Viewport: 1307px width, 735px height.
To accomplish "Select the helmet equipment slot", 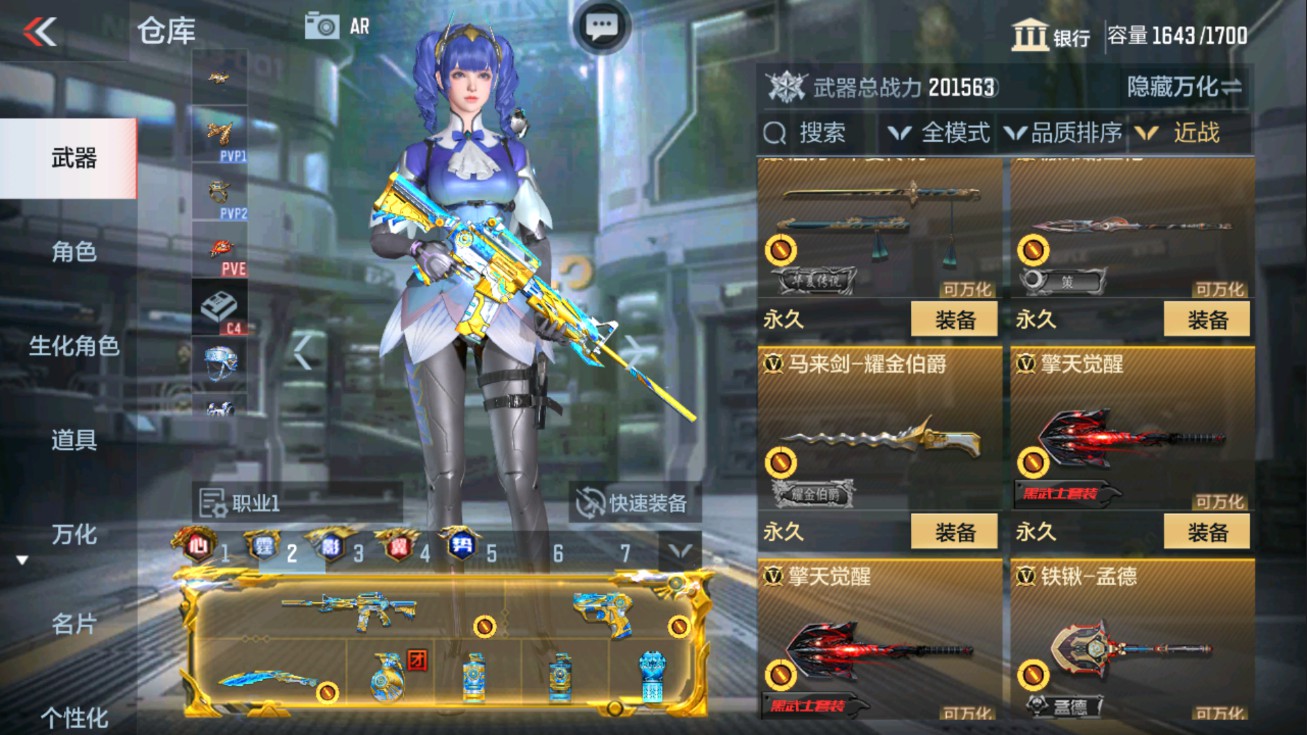I will (x=221, y=364).
